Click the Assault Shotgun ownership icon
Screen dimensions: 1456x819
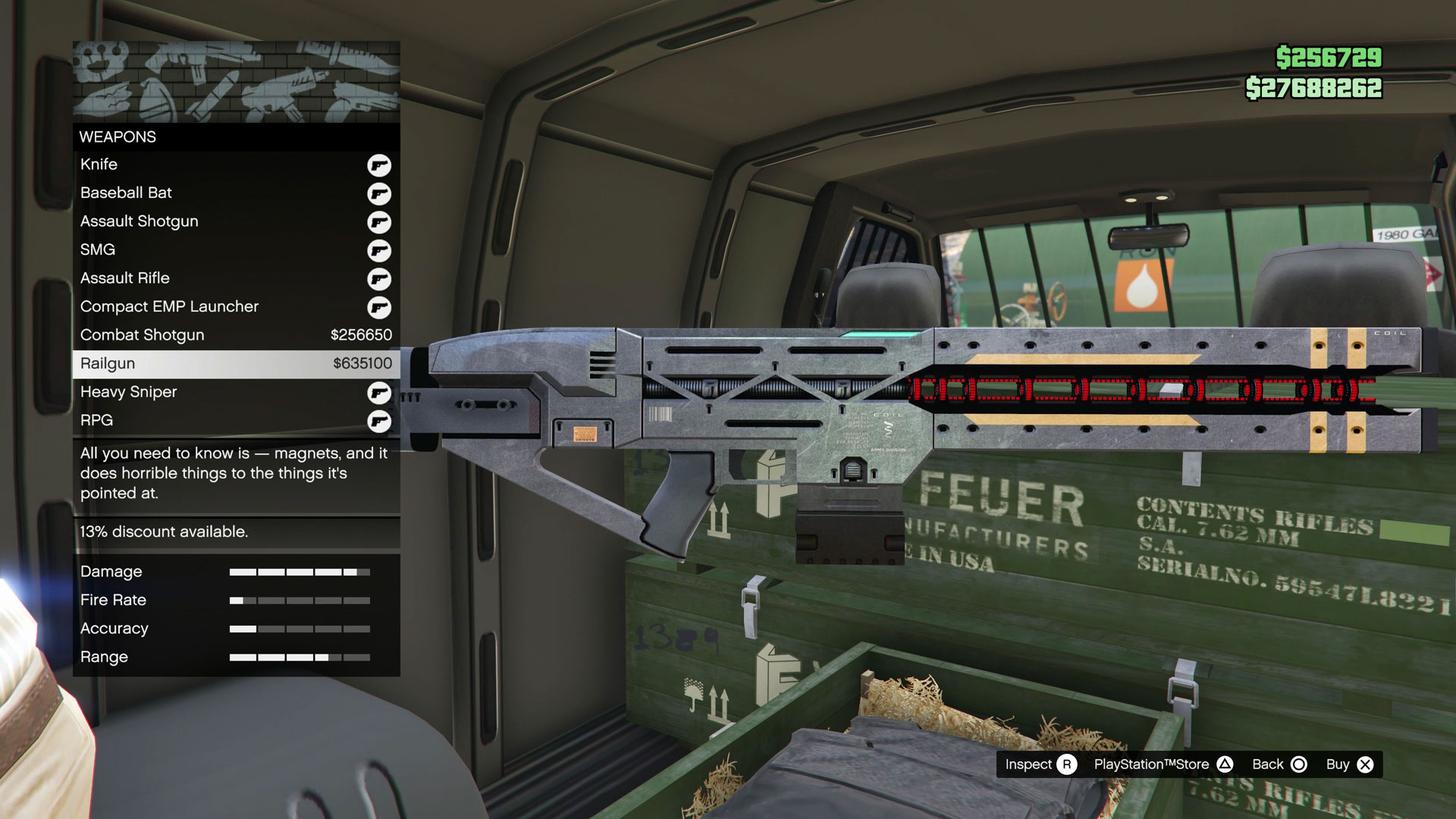click(x=379, y=221)
